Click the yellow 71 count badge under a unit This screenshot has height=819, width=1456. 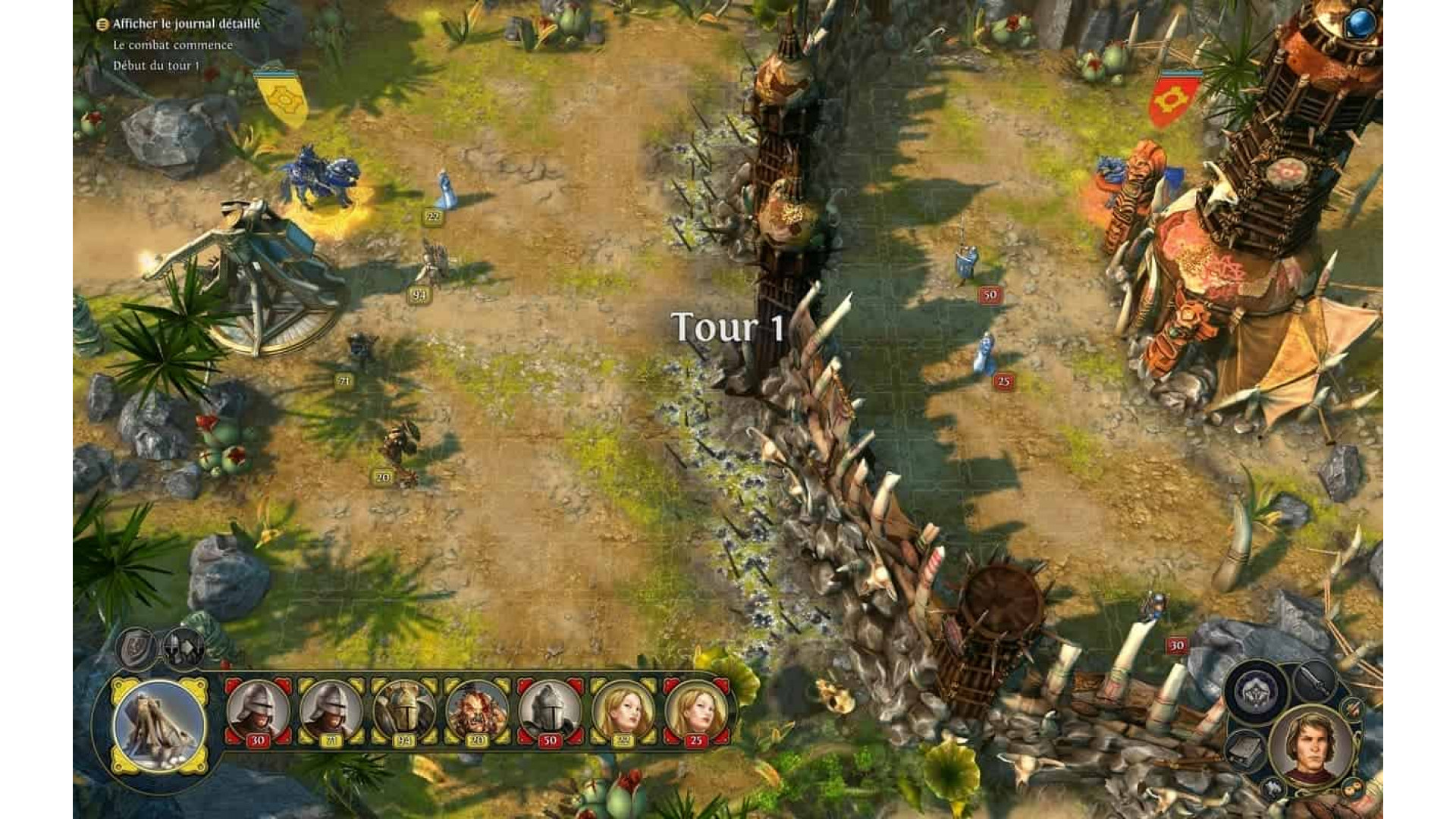pyautogui.click(x=343, y=379)
